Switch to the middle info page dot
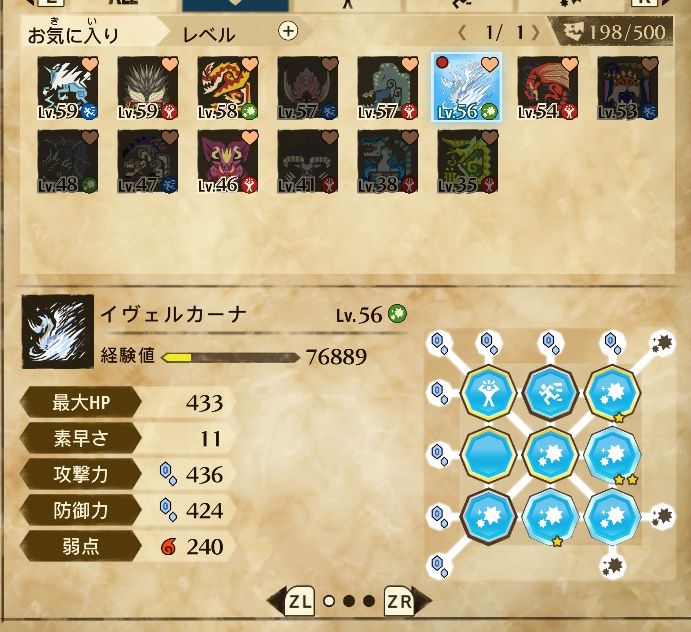 click(349, 602)
